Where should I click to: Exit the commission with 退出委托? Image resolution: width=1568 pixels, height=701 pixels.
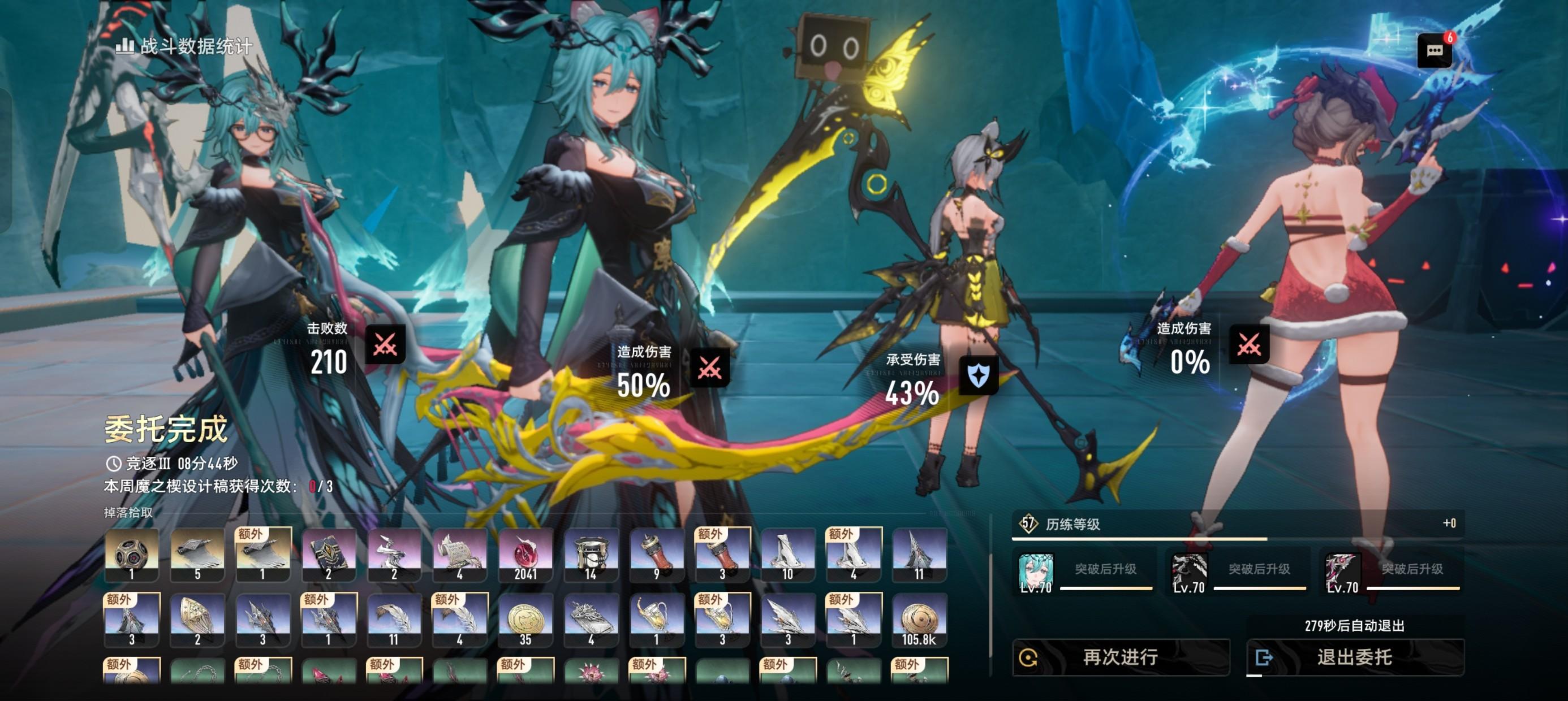pyautogui.click(x=1354, y=657)
